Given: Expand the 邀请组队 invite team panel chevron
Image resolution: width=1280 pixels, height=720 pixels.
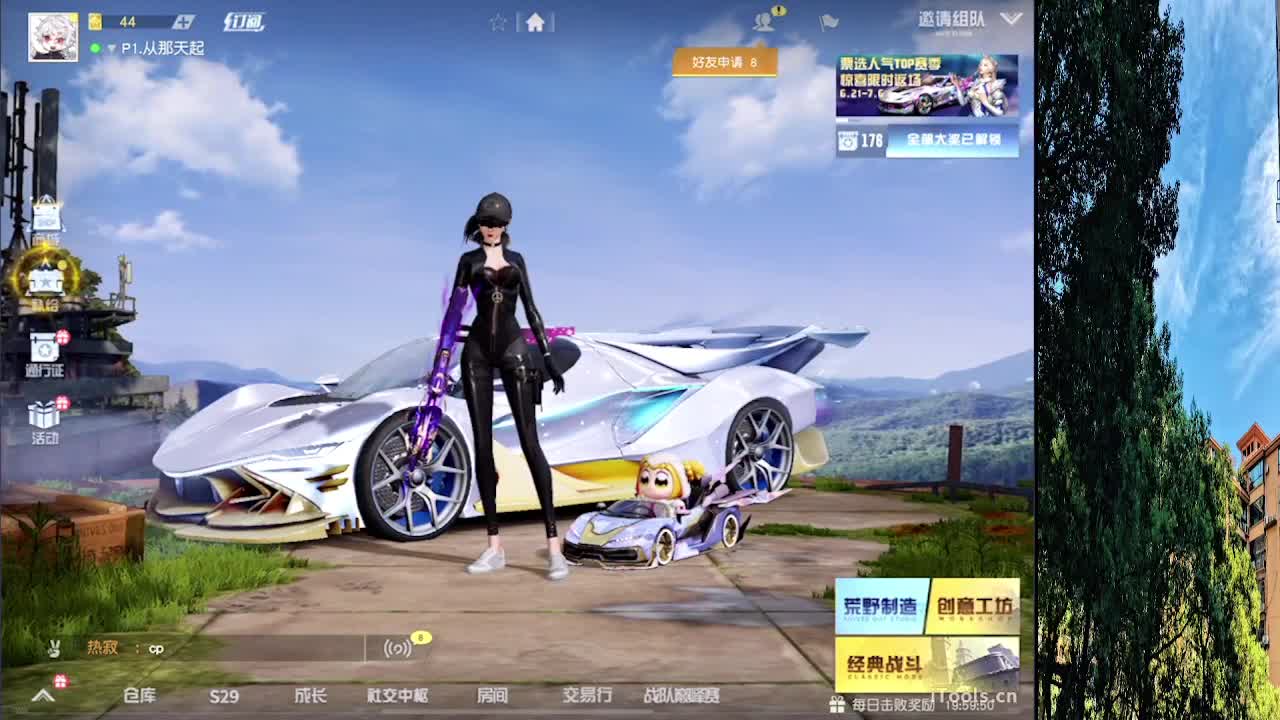Looking at the screenshot, I should 1012,17.
